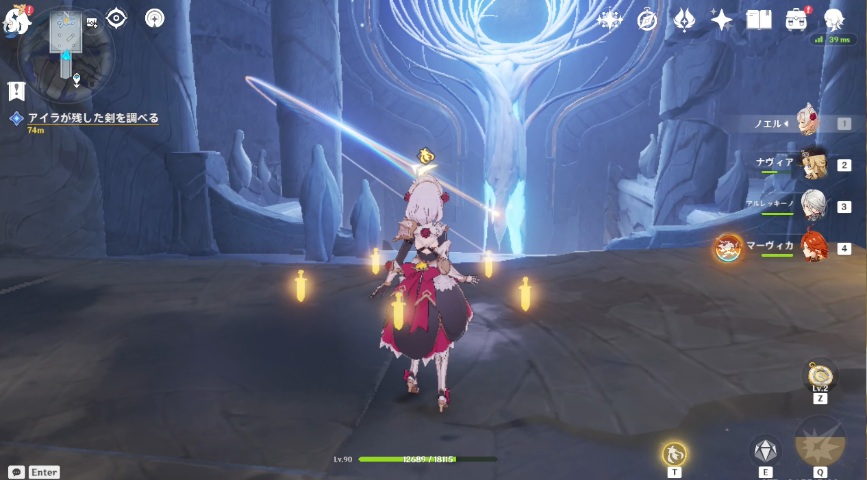Open the Wish sparkle star icon
Screen dimensions: 867x480
721,19
